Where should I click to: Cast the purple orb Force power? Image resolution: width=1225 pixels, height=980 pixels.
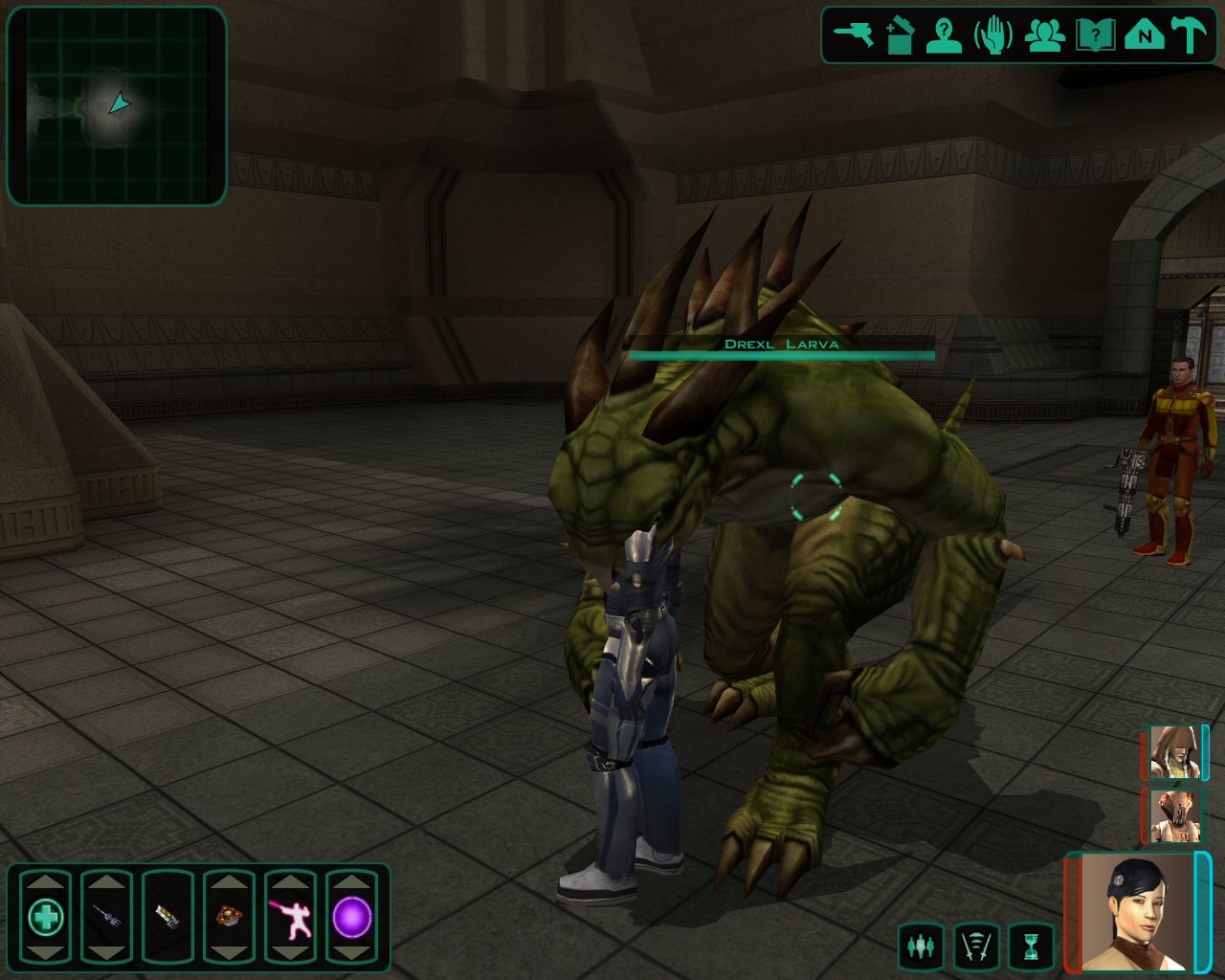click(x=351, y=918)
